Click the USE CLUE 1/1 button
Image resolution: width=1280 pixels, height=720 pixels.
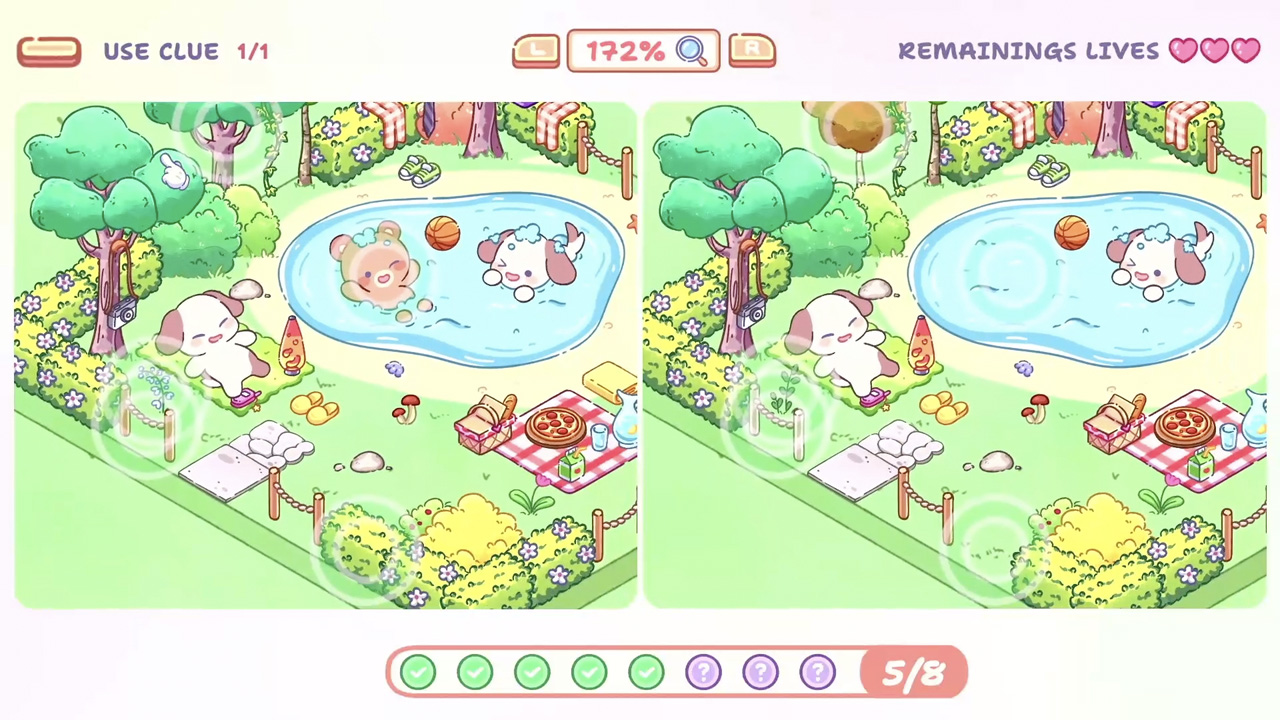[x=160, y=51]
